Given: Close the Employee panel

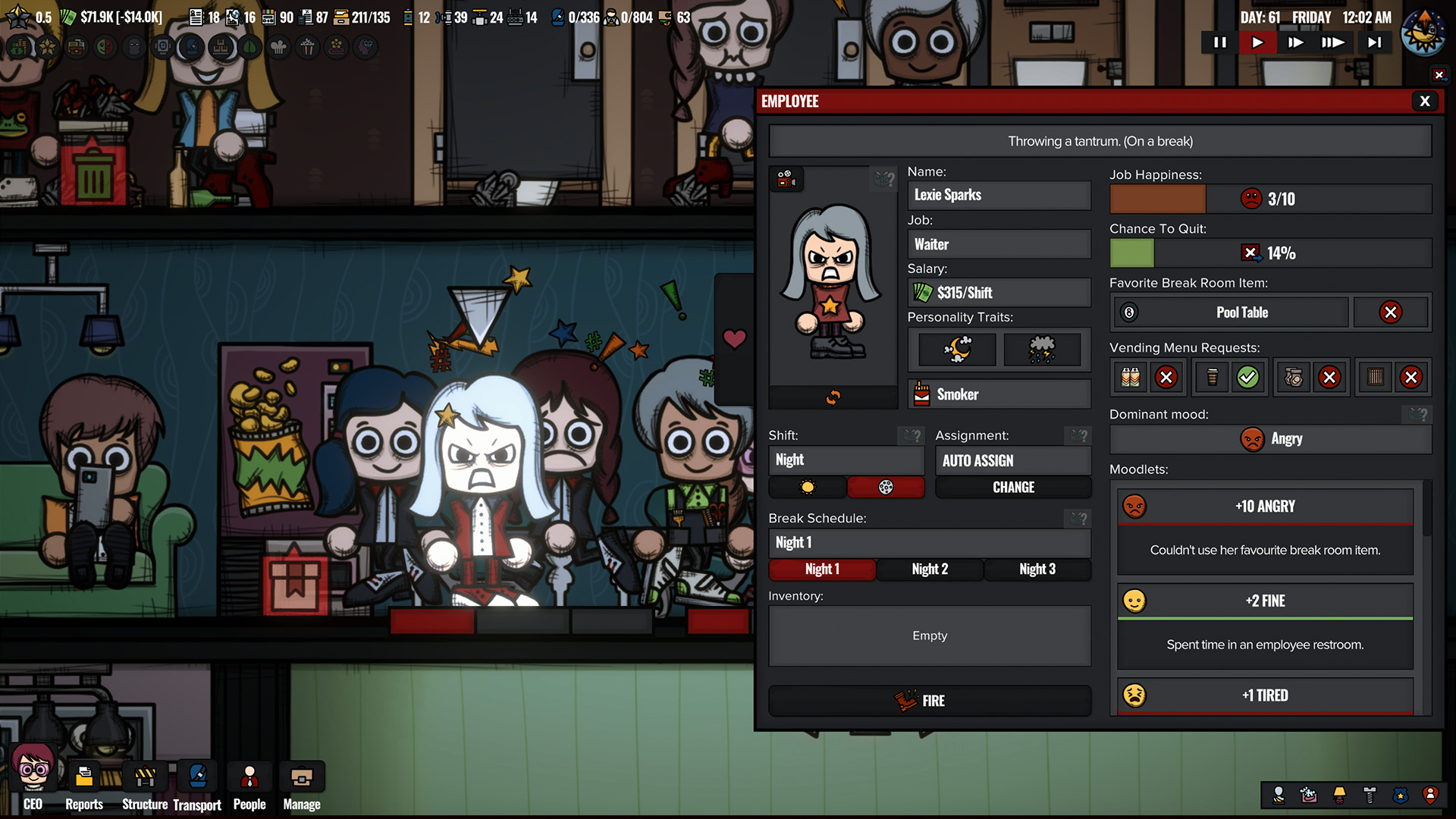Looking at the screenshot, I should tap(1424, 101).
